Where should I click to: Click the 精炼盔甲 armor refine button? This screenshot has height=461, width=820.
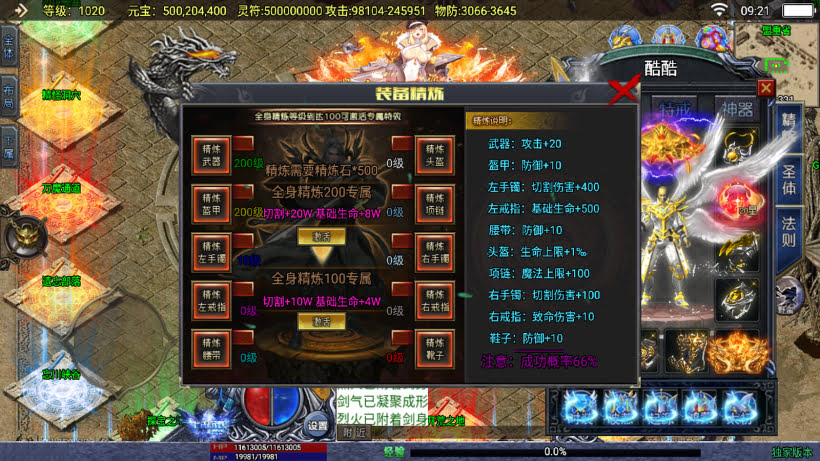(x=211, y=203)
